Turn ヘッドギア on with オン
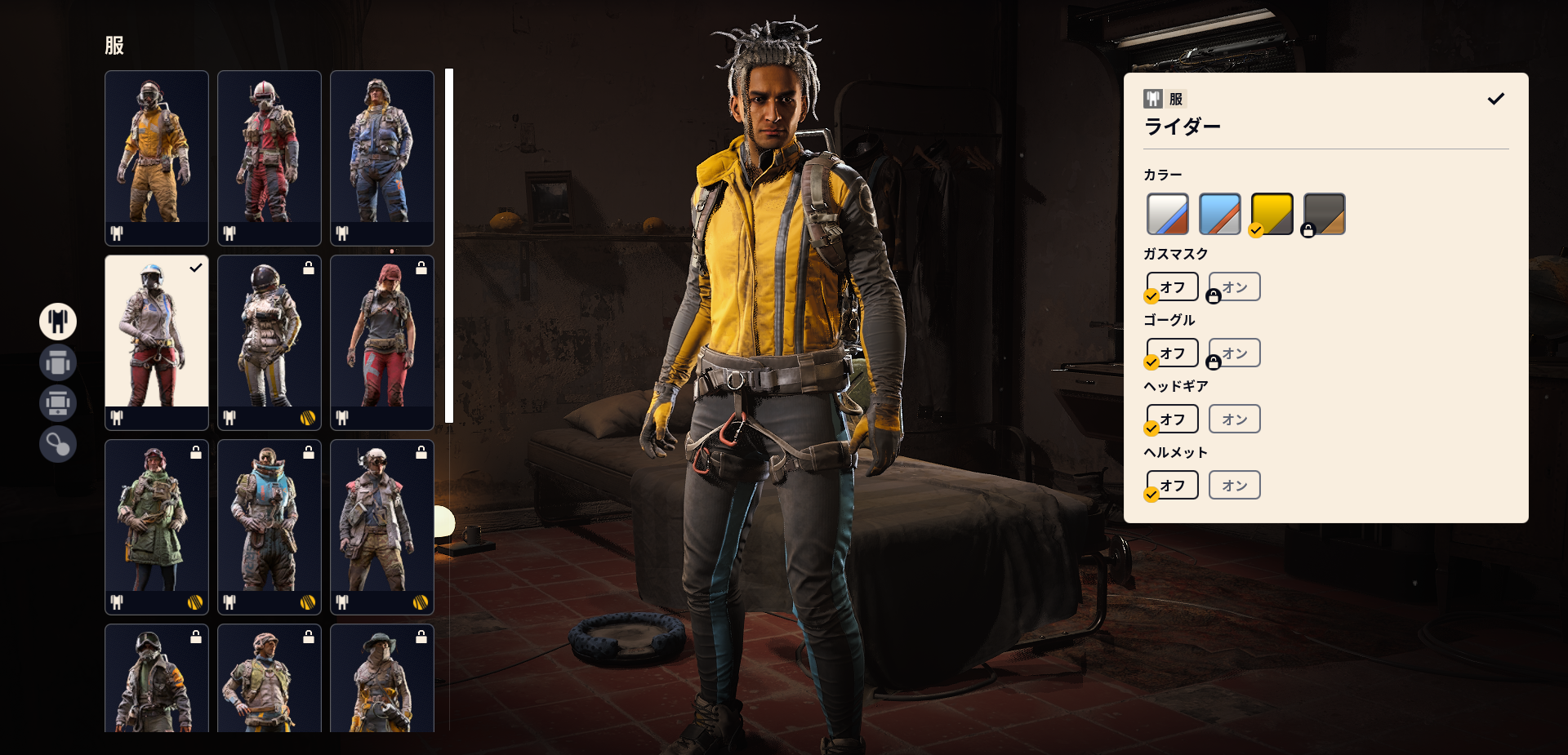Viewport: 1568px width, 755px height. [1234, 419]
